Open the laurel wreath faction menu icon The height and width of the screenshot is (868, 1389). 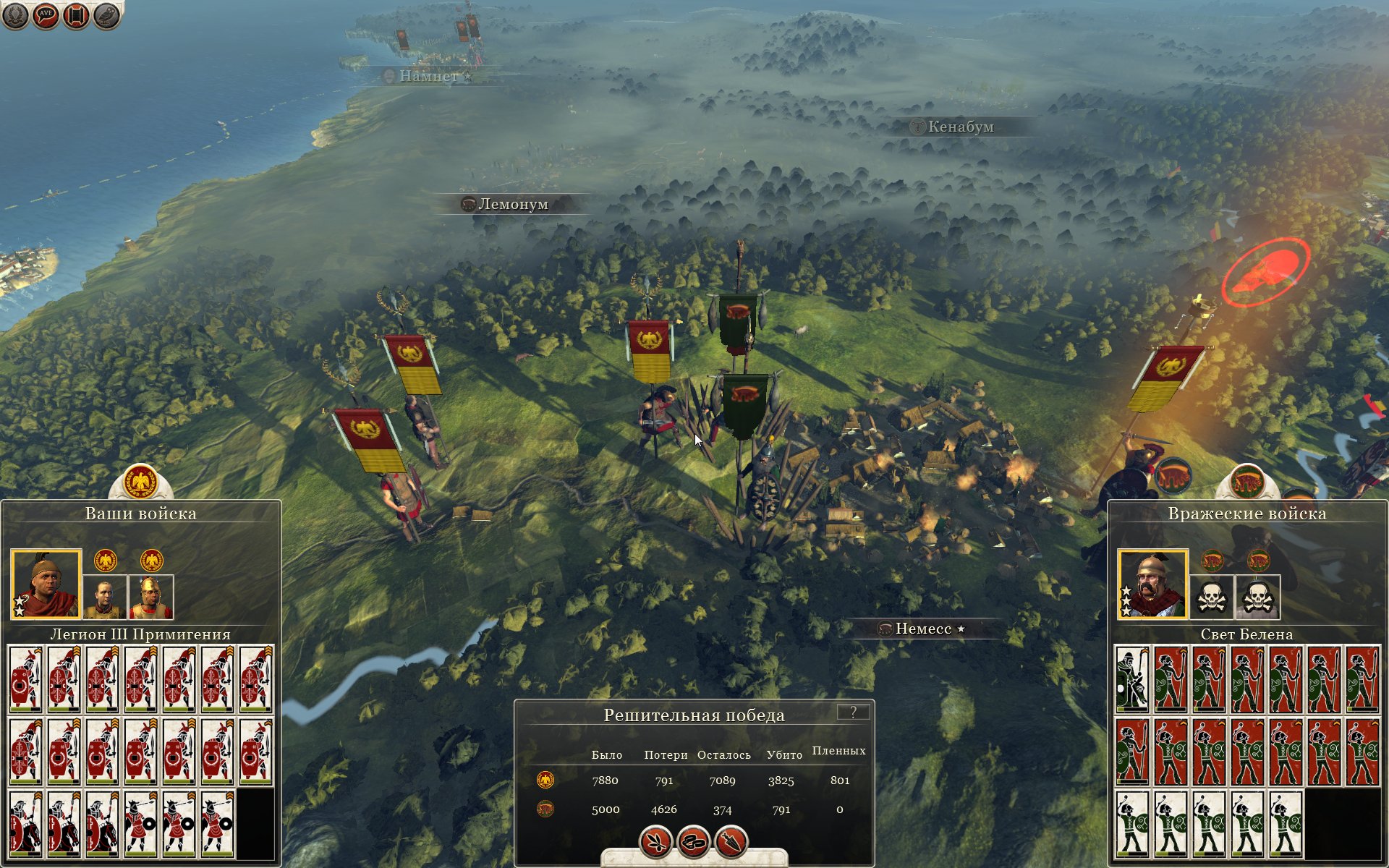[x=15, y=15]
